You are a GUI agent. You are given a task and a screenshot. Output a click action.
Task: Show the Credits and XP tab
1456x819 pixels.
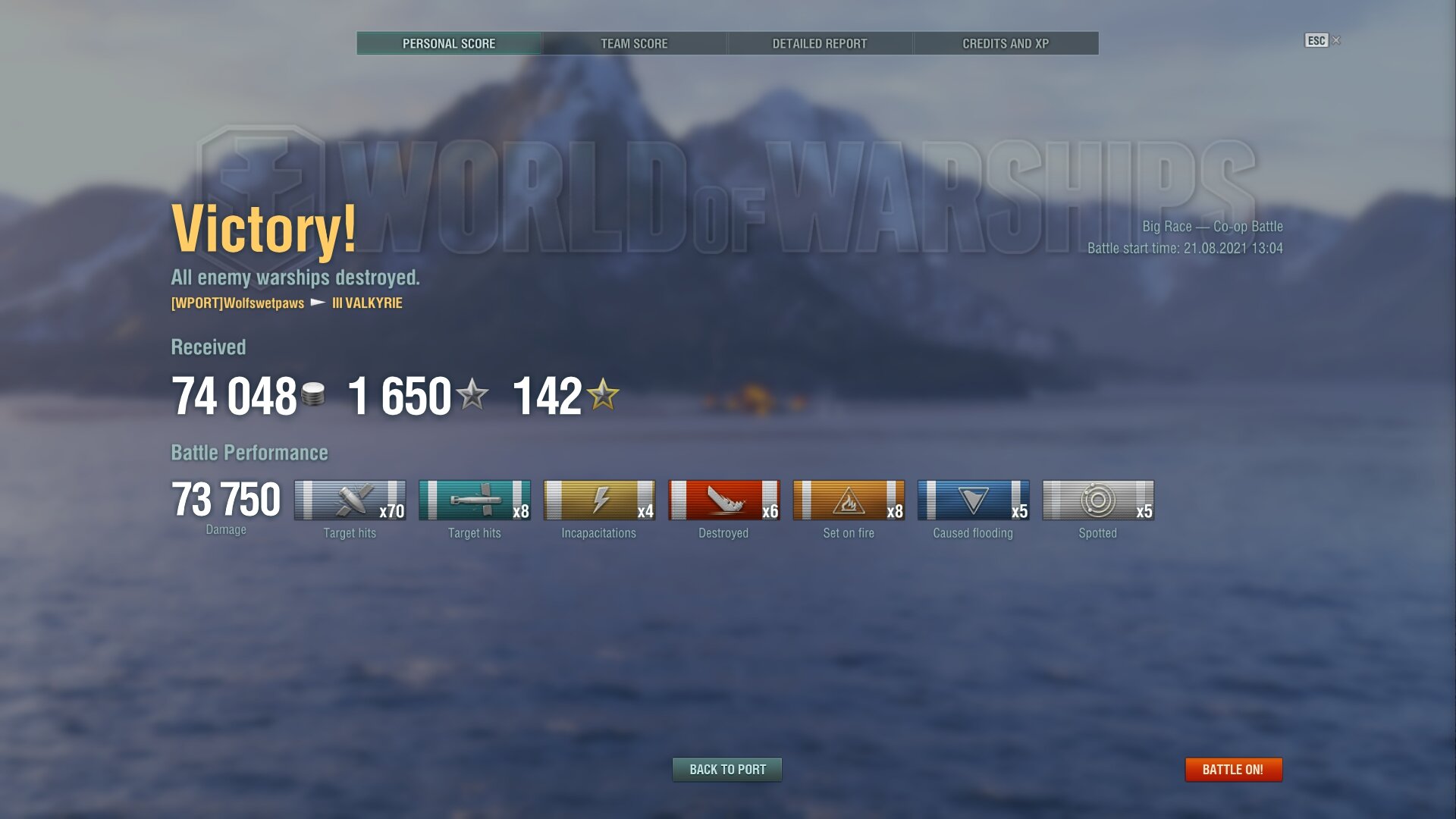[1006, 43]
